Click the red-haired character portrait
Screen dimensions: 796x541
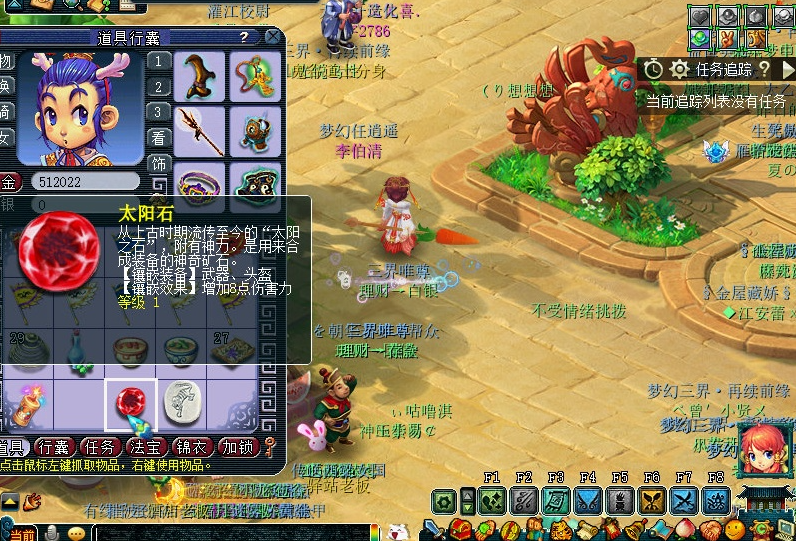[766, 448]
